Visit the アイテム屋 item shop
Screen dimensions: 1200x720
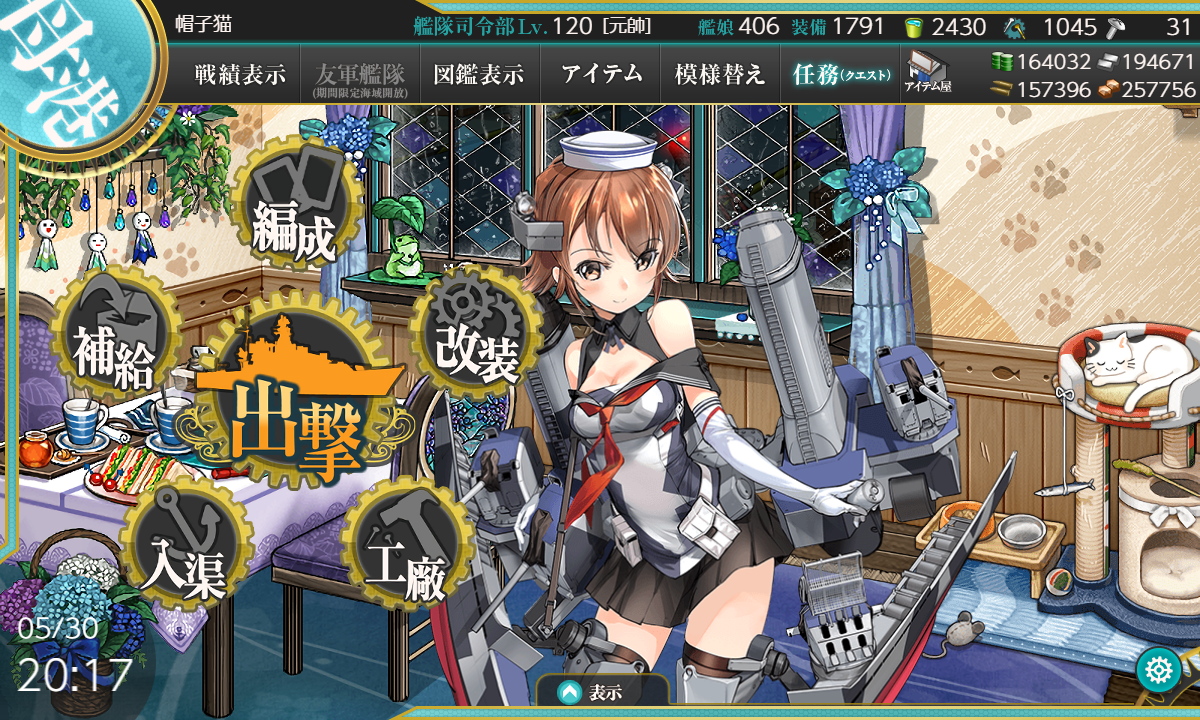(x=928, y=74)
